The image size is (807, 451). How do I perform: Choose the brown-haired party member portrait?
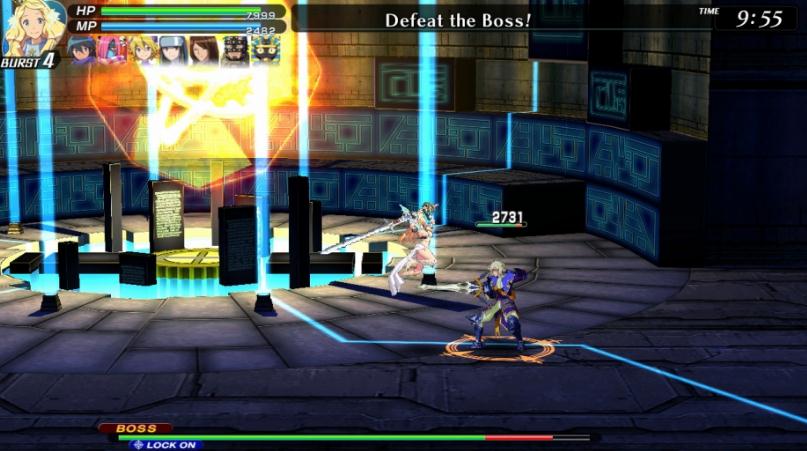coord(203,50)
